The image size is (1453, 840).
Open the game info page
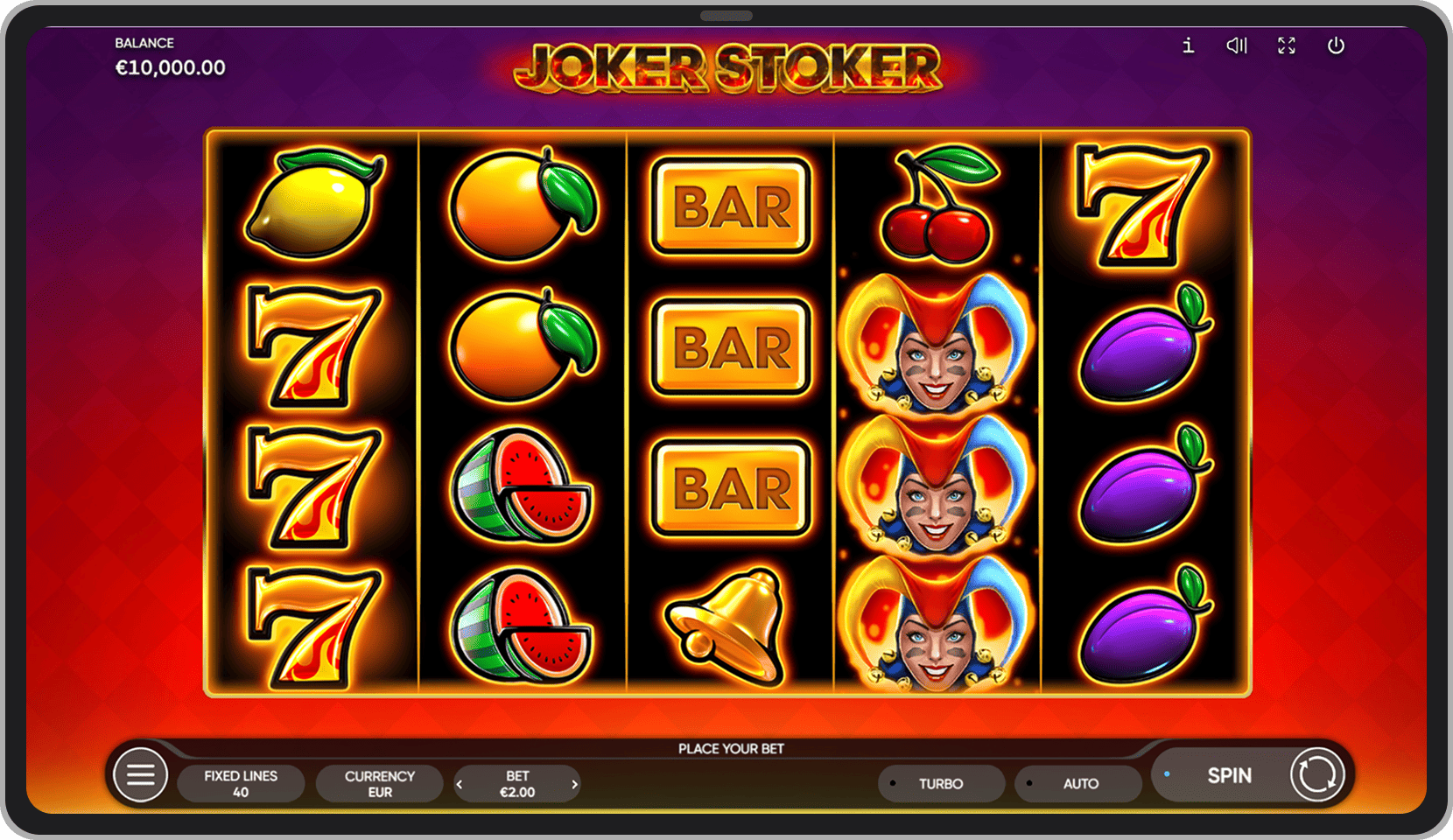(1188, 45)
